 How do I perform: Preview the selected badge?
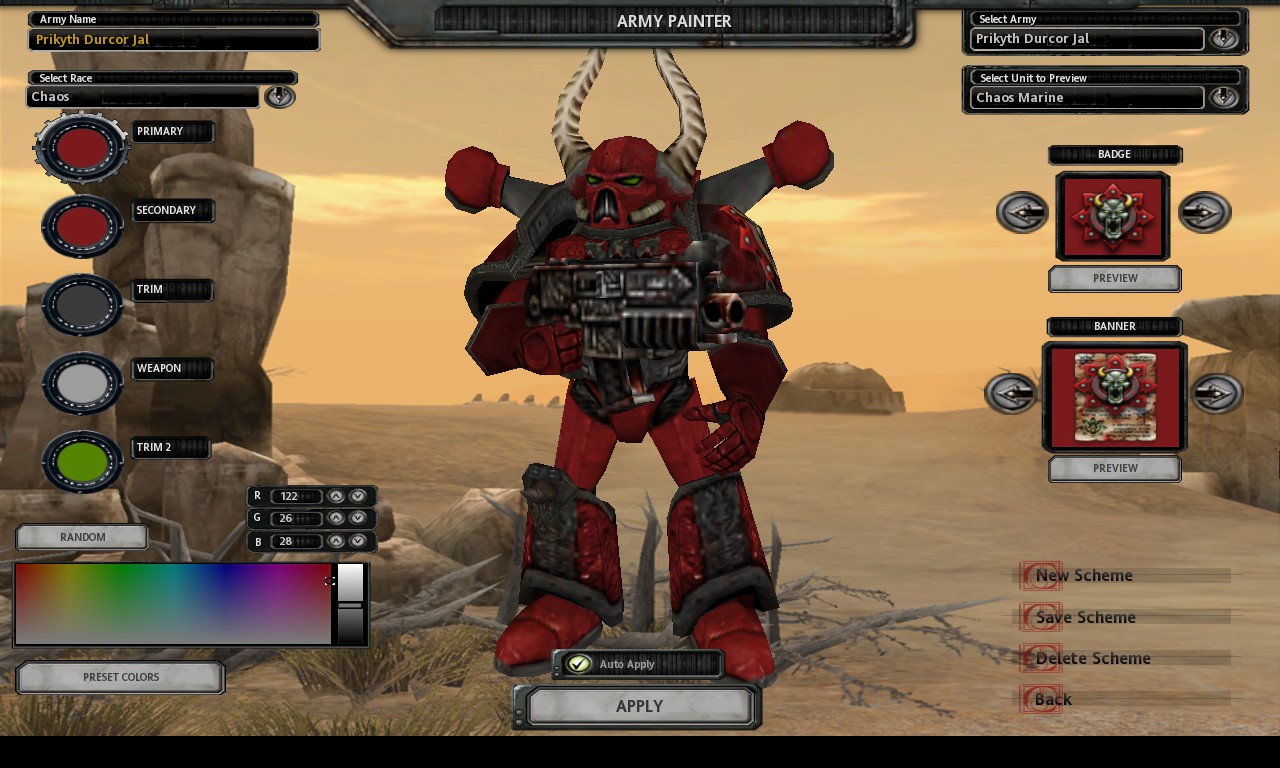point(1115,279)
